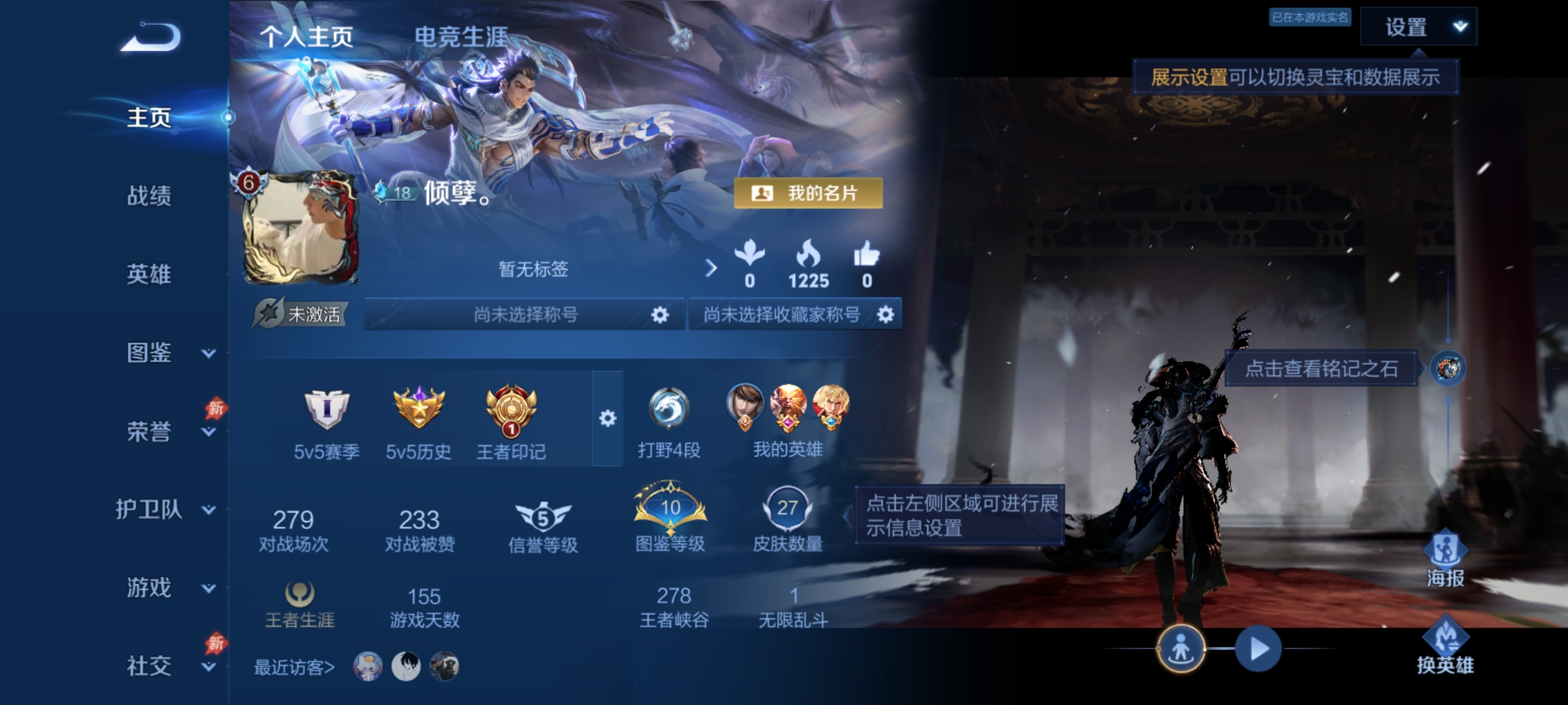Screen dimensions: 1568x705
Task: Open the 战绩 sidebar menu
Action: click(149, 196)
